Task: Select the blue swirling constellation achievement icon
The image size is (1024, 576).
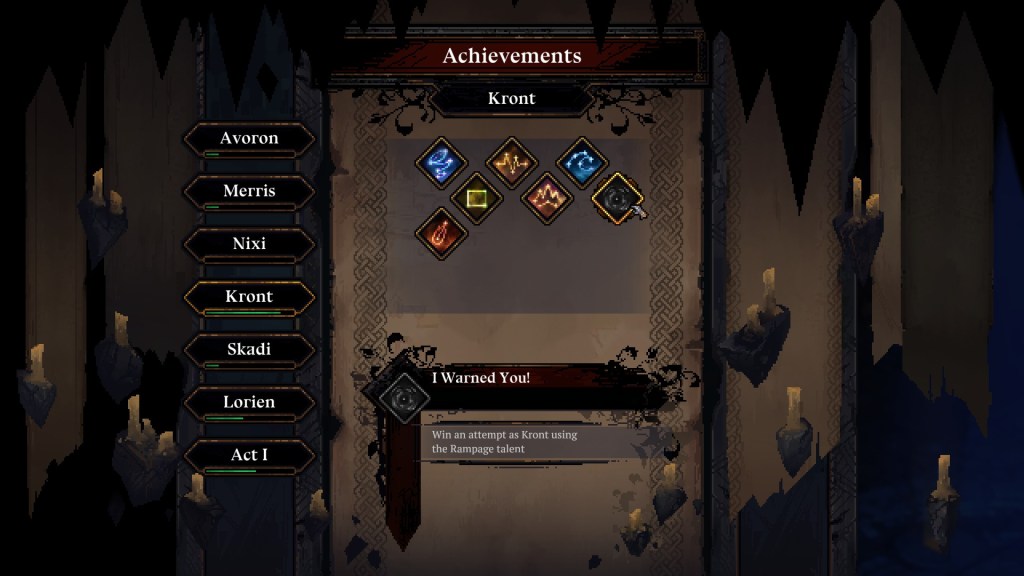Action: [442, 163]
